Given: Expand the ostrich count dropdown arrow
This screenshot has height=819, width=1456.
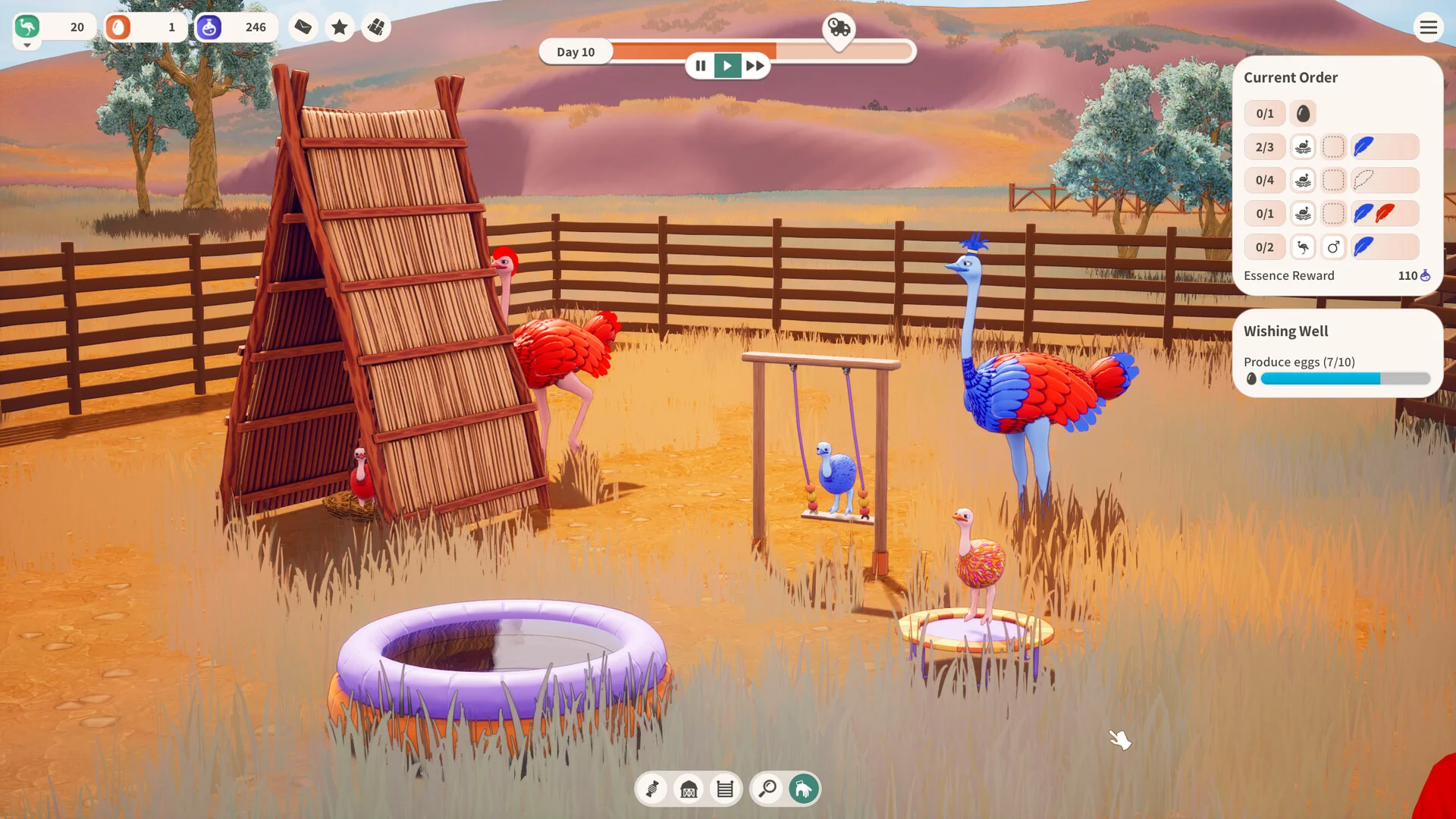Looking at the screenshot, I should 27,45.
